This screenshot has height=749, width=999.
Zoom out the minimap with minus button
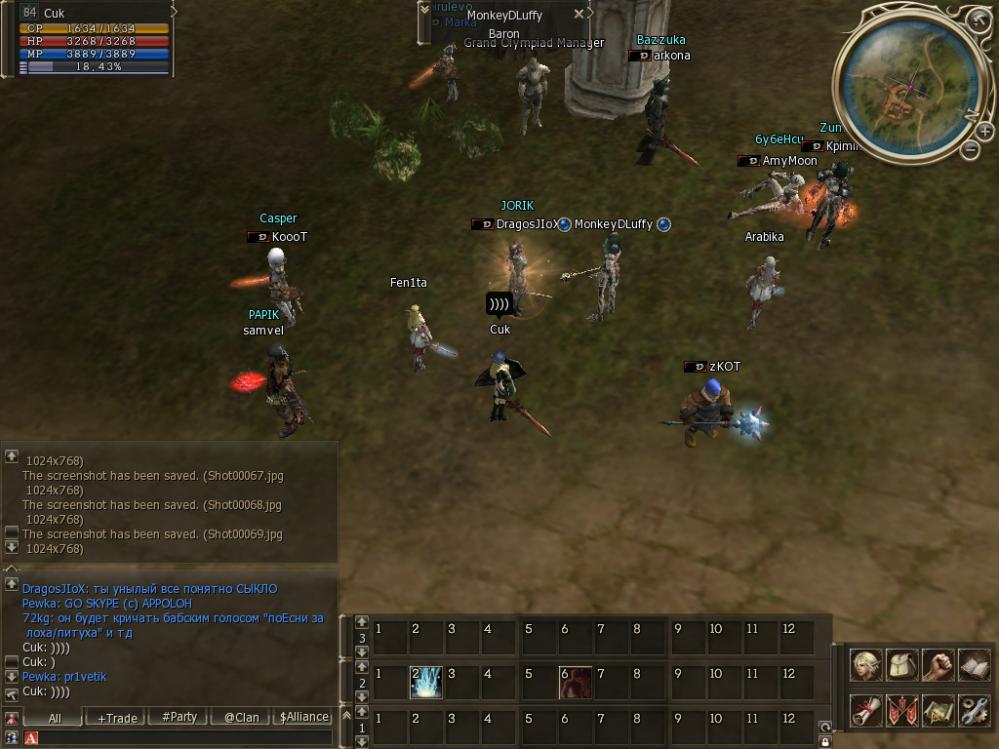969,150
